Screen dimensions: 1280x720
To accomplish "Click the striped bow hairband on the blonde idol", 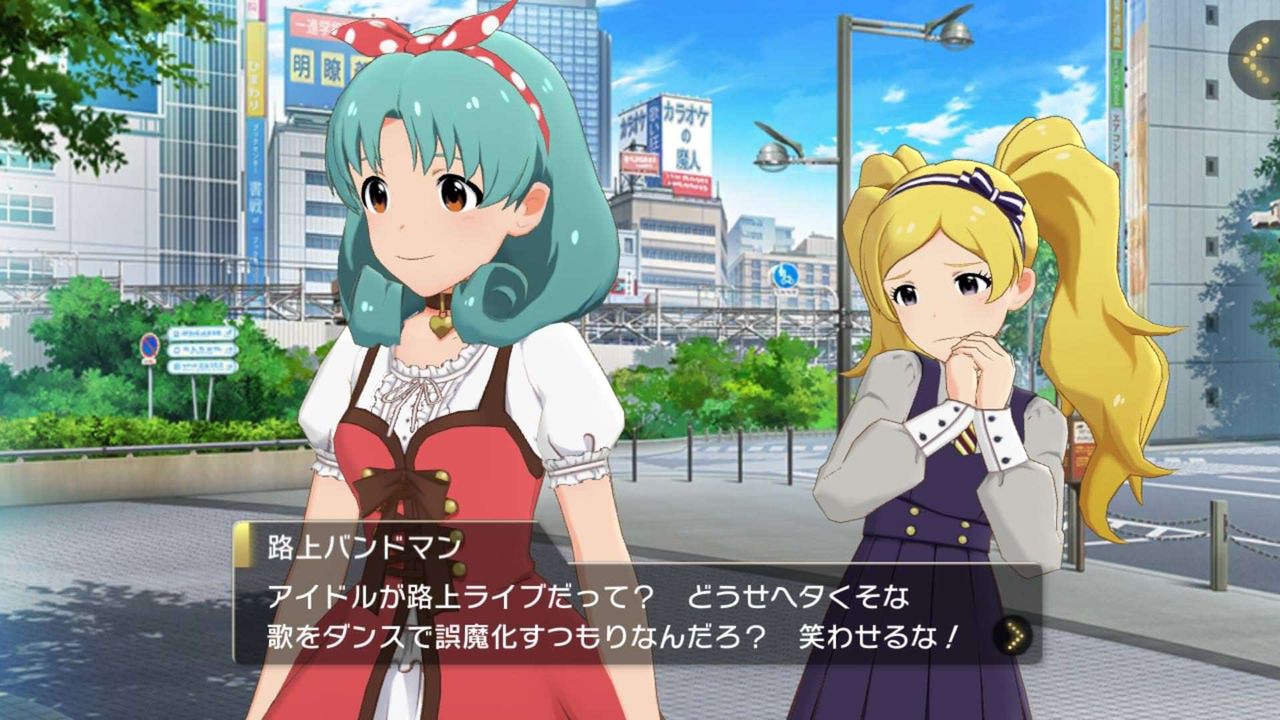I will (994, 189).
